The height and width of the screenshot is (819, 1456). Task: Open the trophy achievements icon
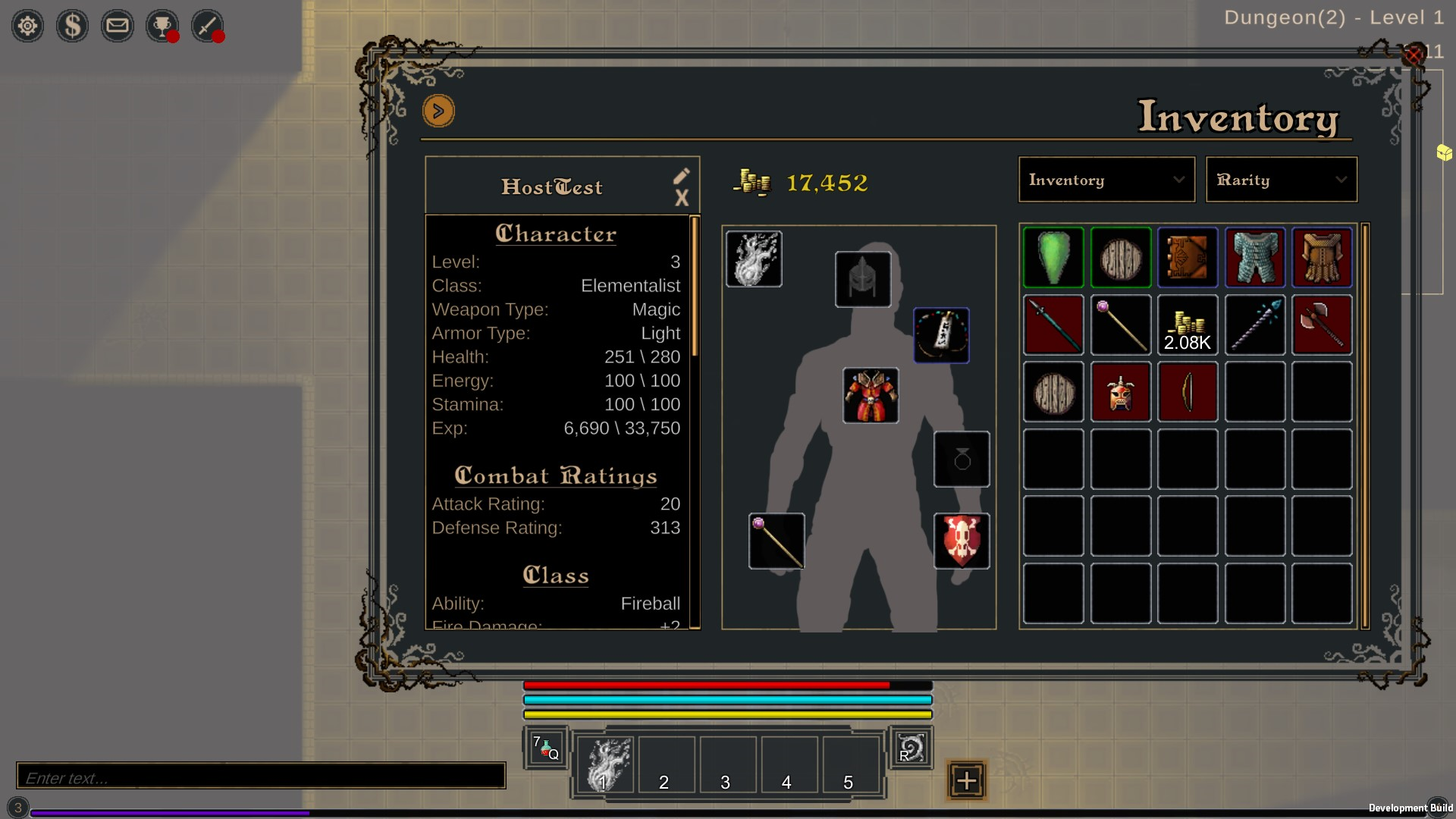tap(162, 27)
